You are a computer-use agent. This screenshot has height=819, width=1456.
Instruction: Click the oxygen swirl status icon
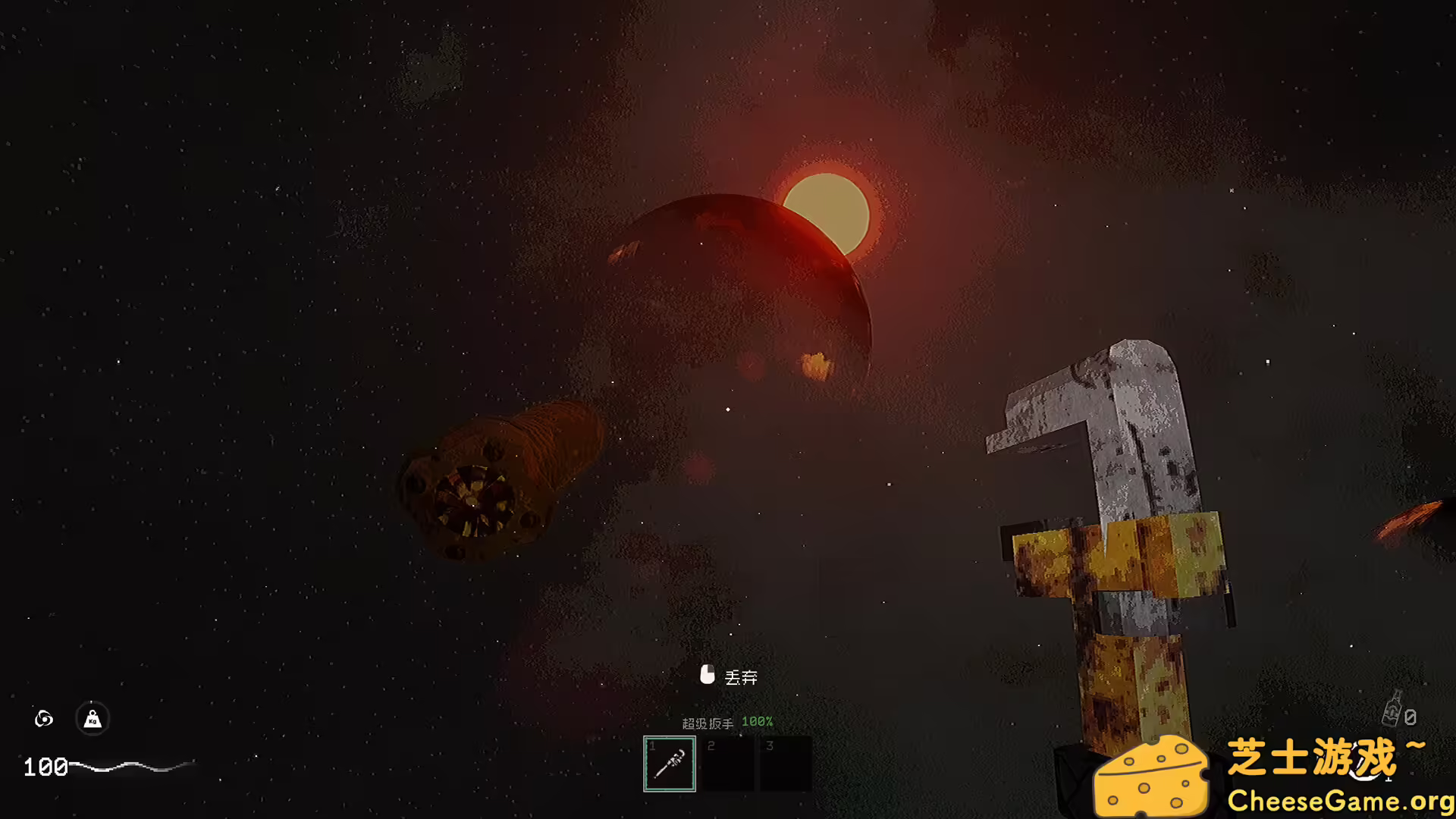pos(44,718)
